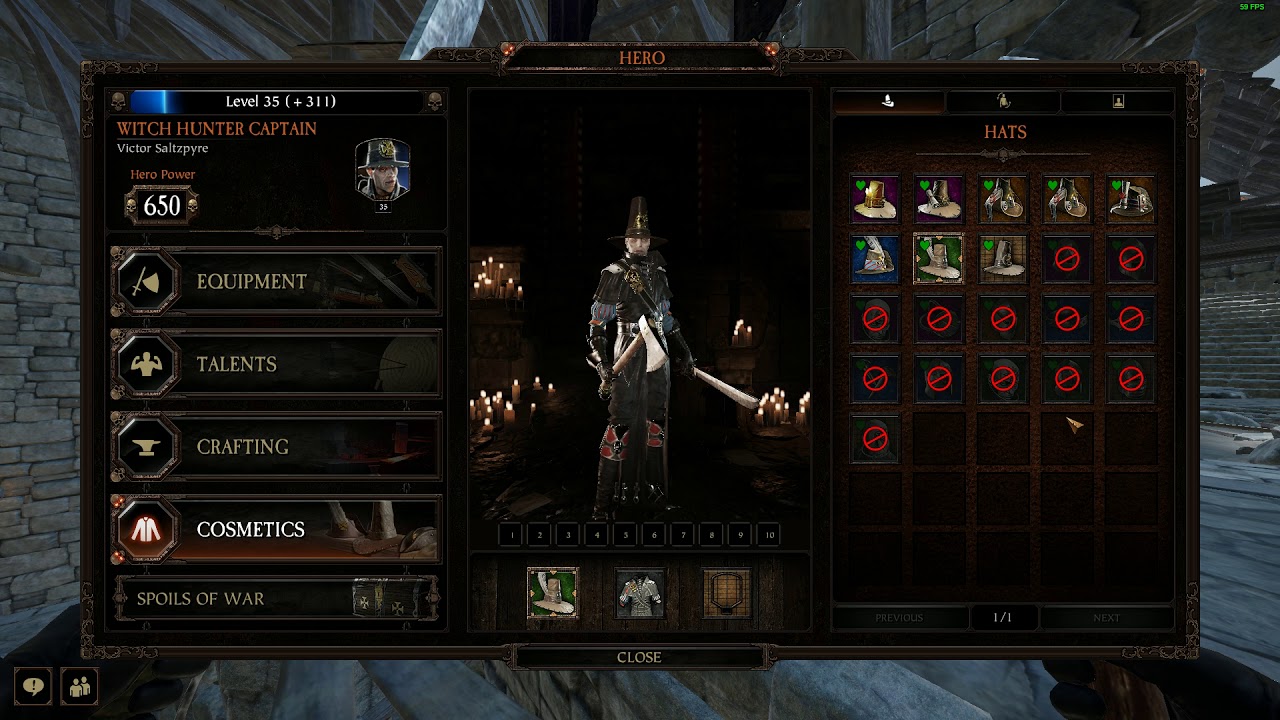Select the plain hat on grid background

click(x=1003, y=259)
